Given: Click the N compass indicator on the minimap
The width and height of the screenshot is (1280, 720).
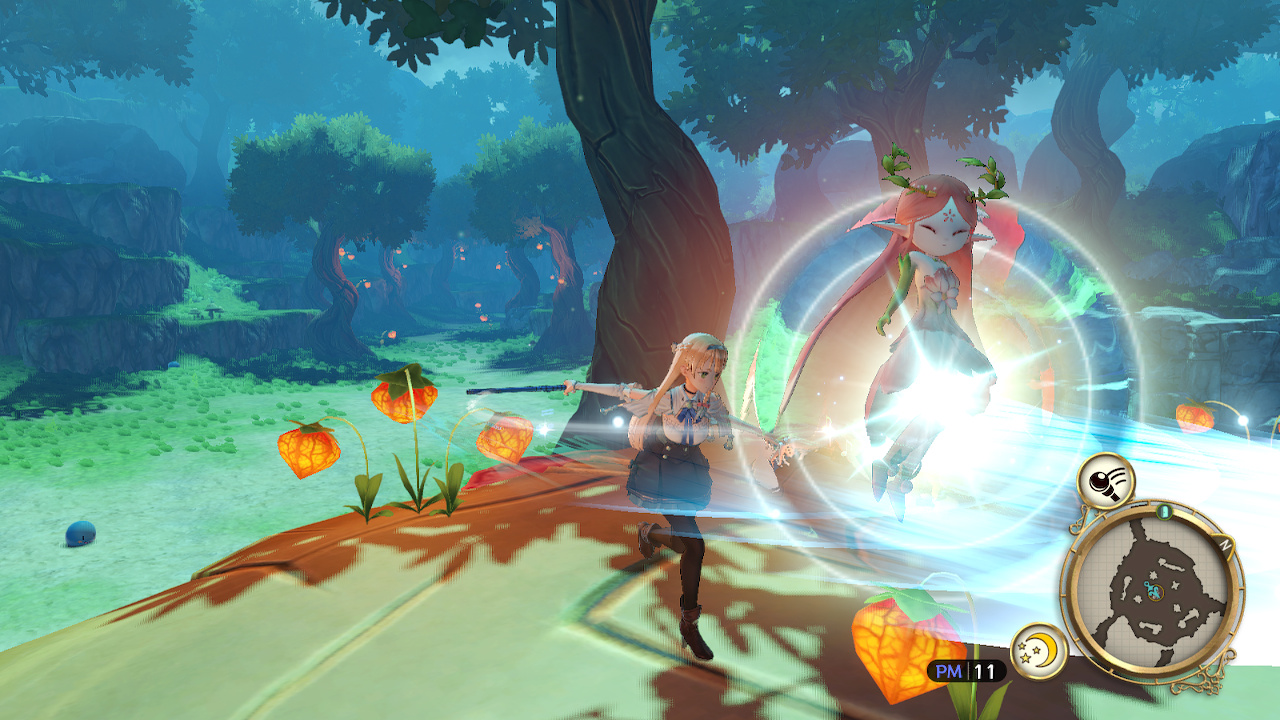Looking at the screenshot, I should coord(1224,545).
